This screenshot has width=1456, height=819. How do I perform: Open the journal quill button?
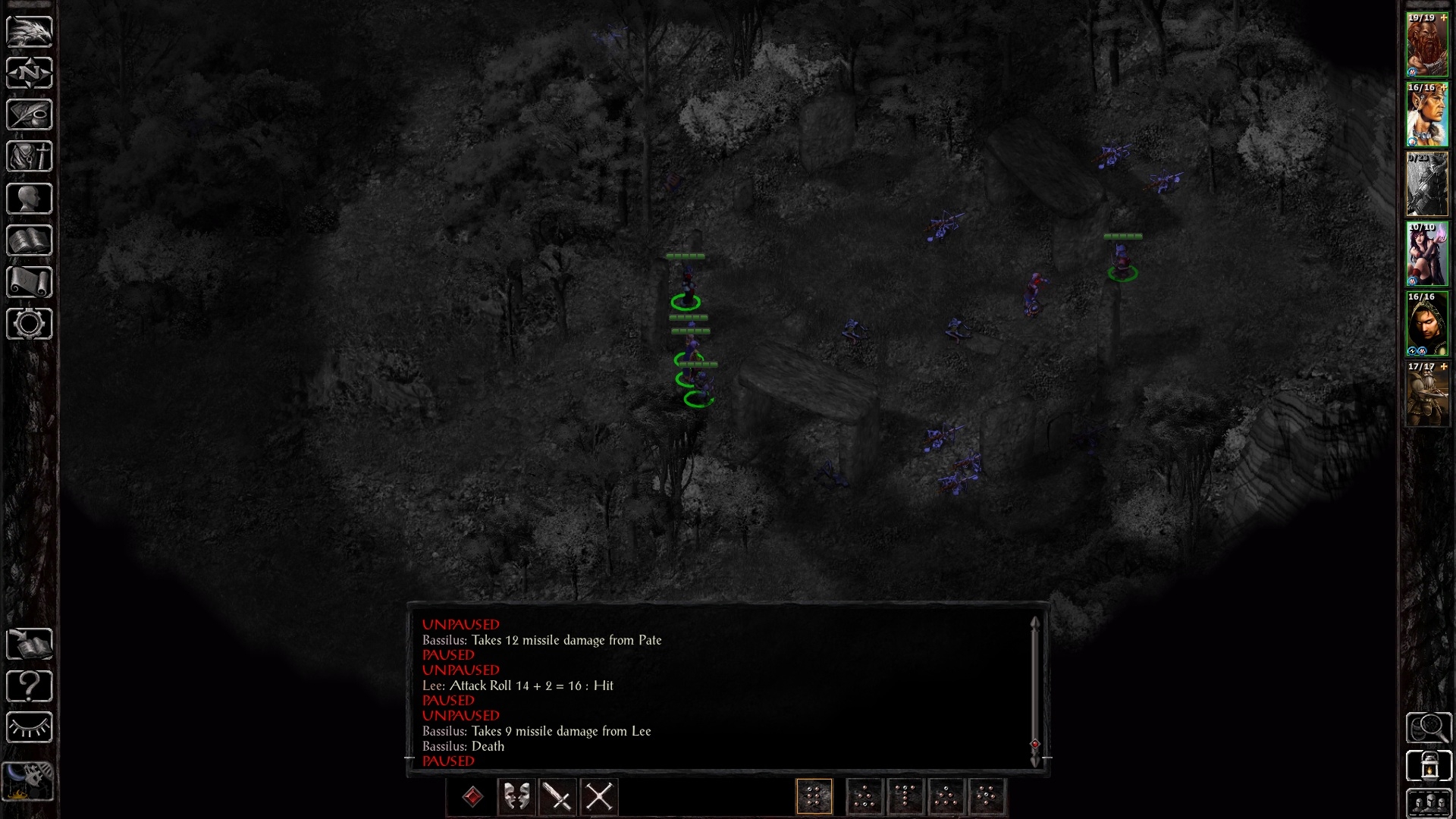click(x=30, y=115)
